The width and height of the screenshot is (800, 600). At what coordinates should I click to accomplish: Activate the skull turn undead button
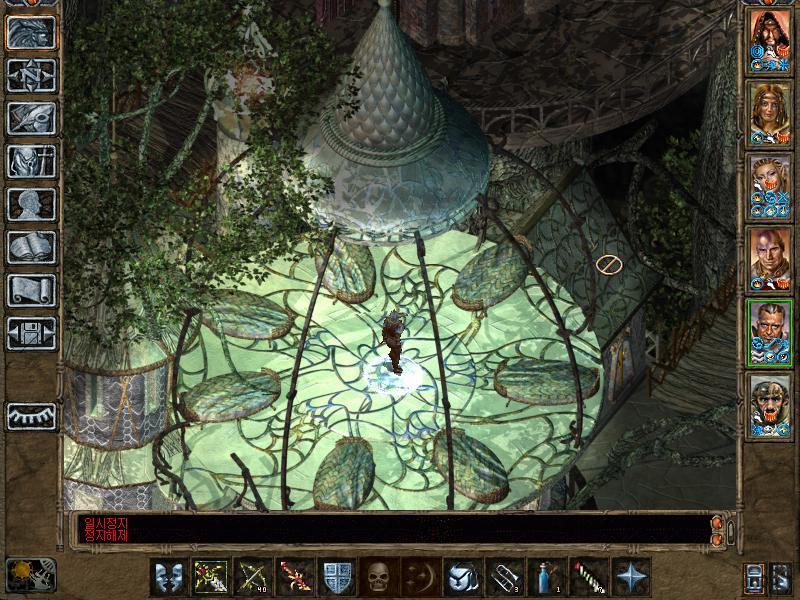tap(378, 578)
